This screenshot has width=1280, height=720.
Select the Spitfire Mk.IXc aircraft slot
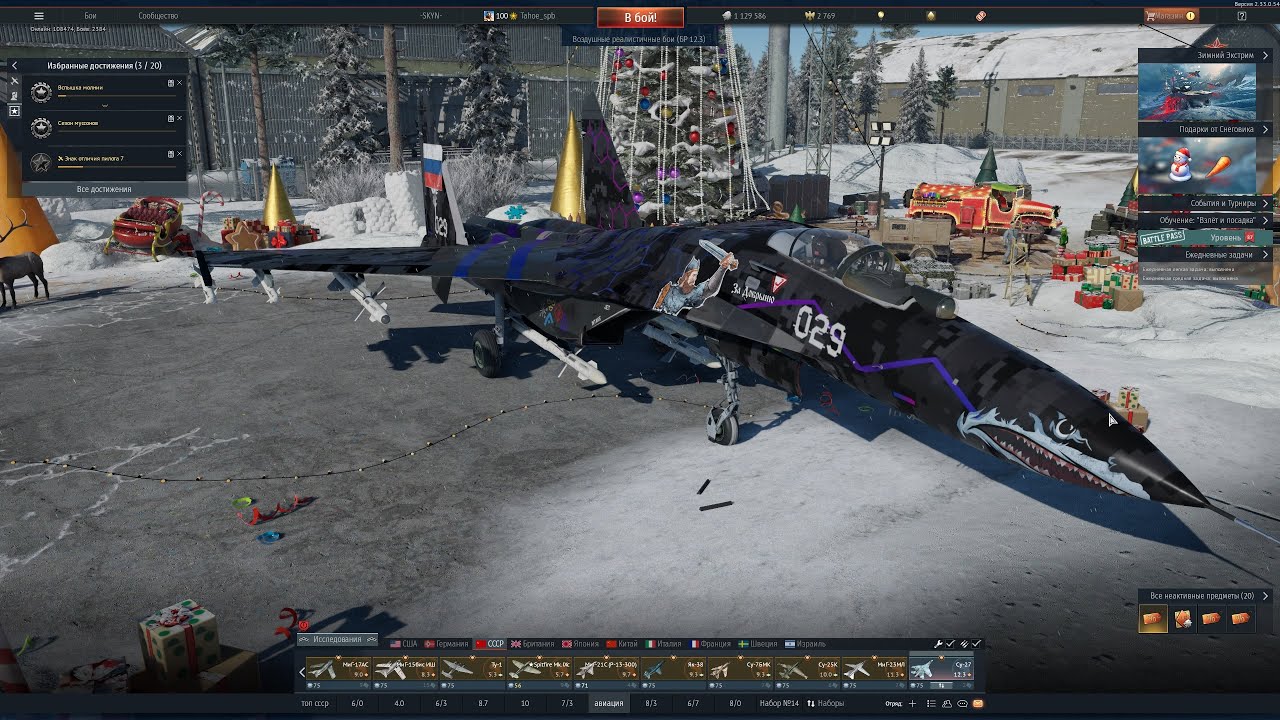(540, 669)
